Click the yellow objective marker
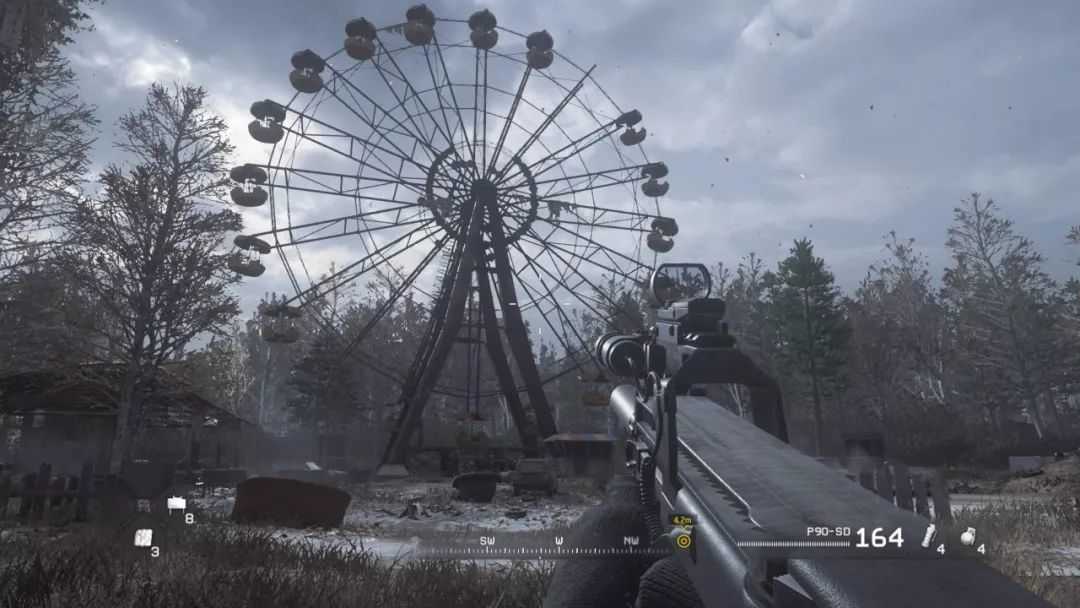This screenshot has height=608, width=1080. click(x=683, y=540)
